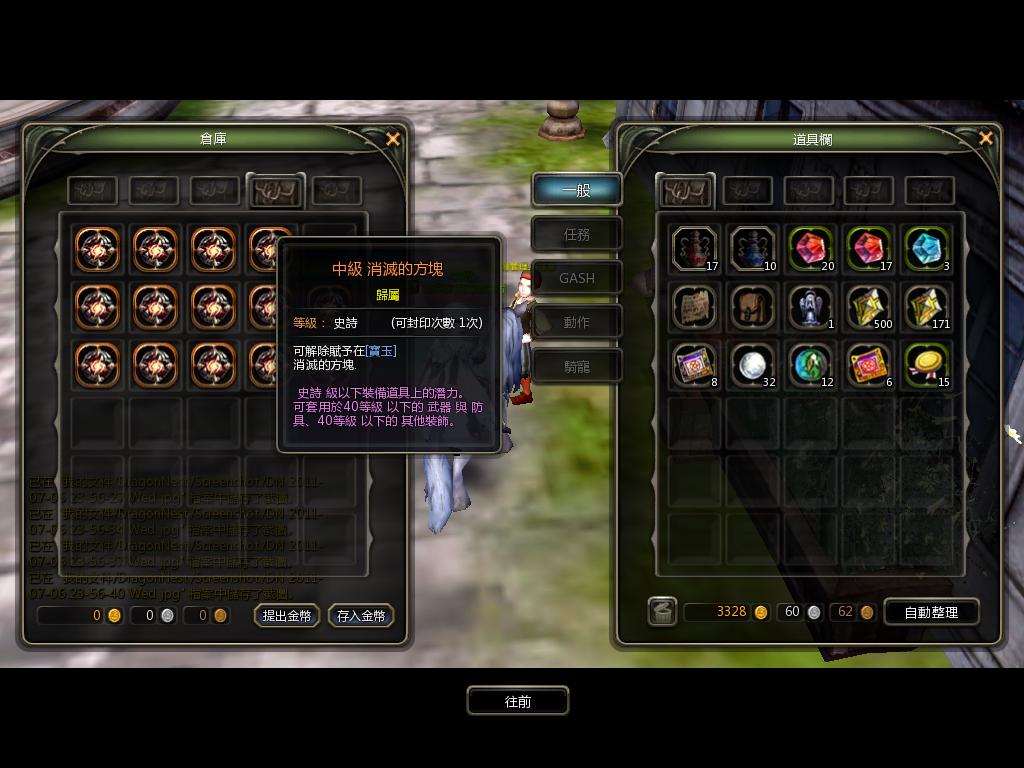This screenshot has height=768, width=1024.
Task: Select the parchment scroll item in inventory
Action: pos(695,307)
